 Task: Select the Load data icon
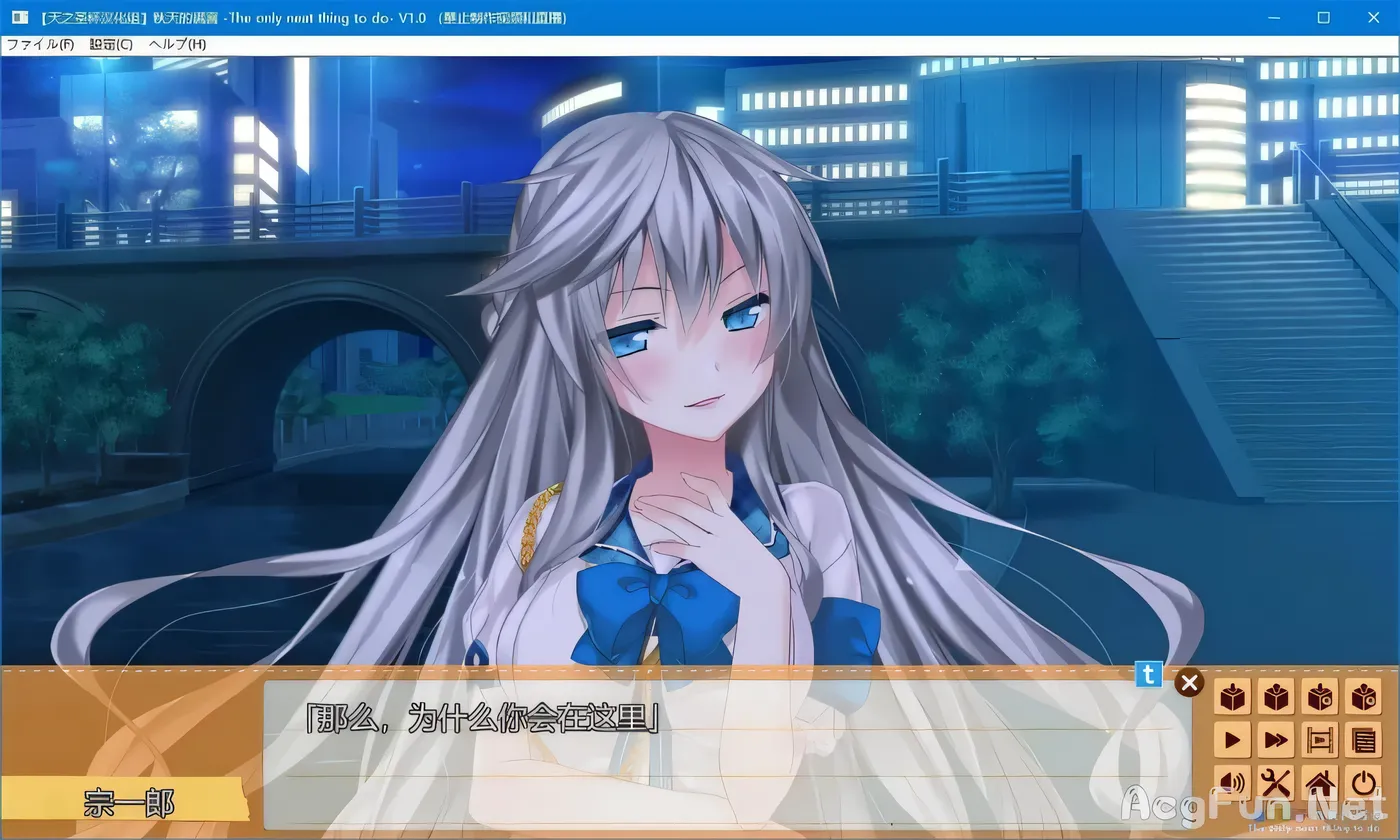pos(1276,694)
